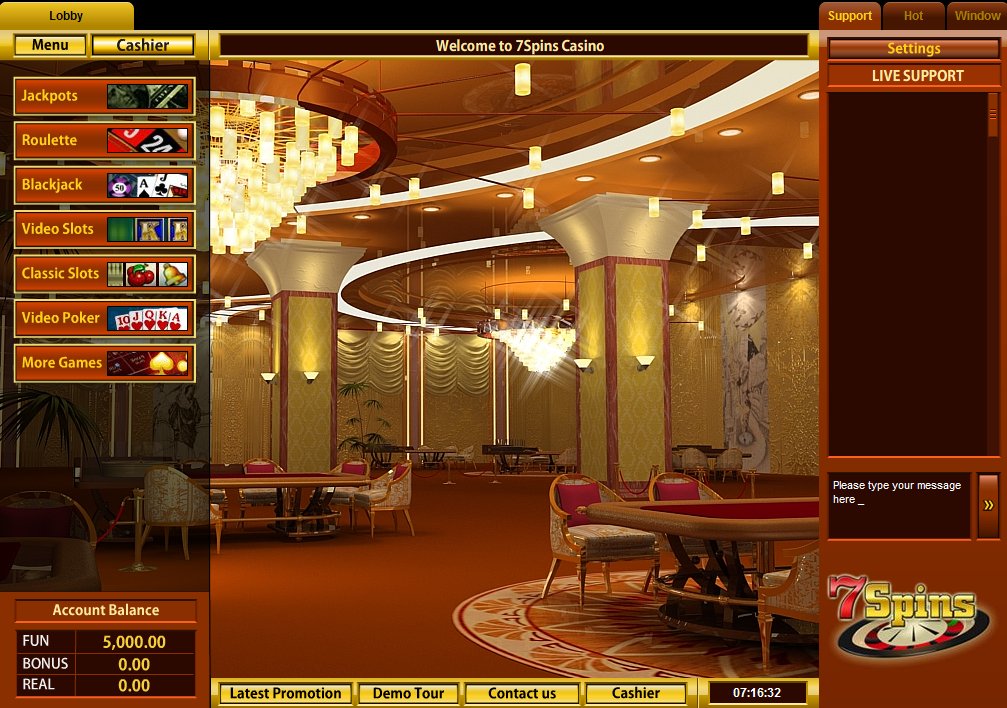Send the live support chat message

tap(988, 505)
